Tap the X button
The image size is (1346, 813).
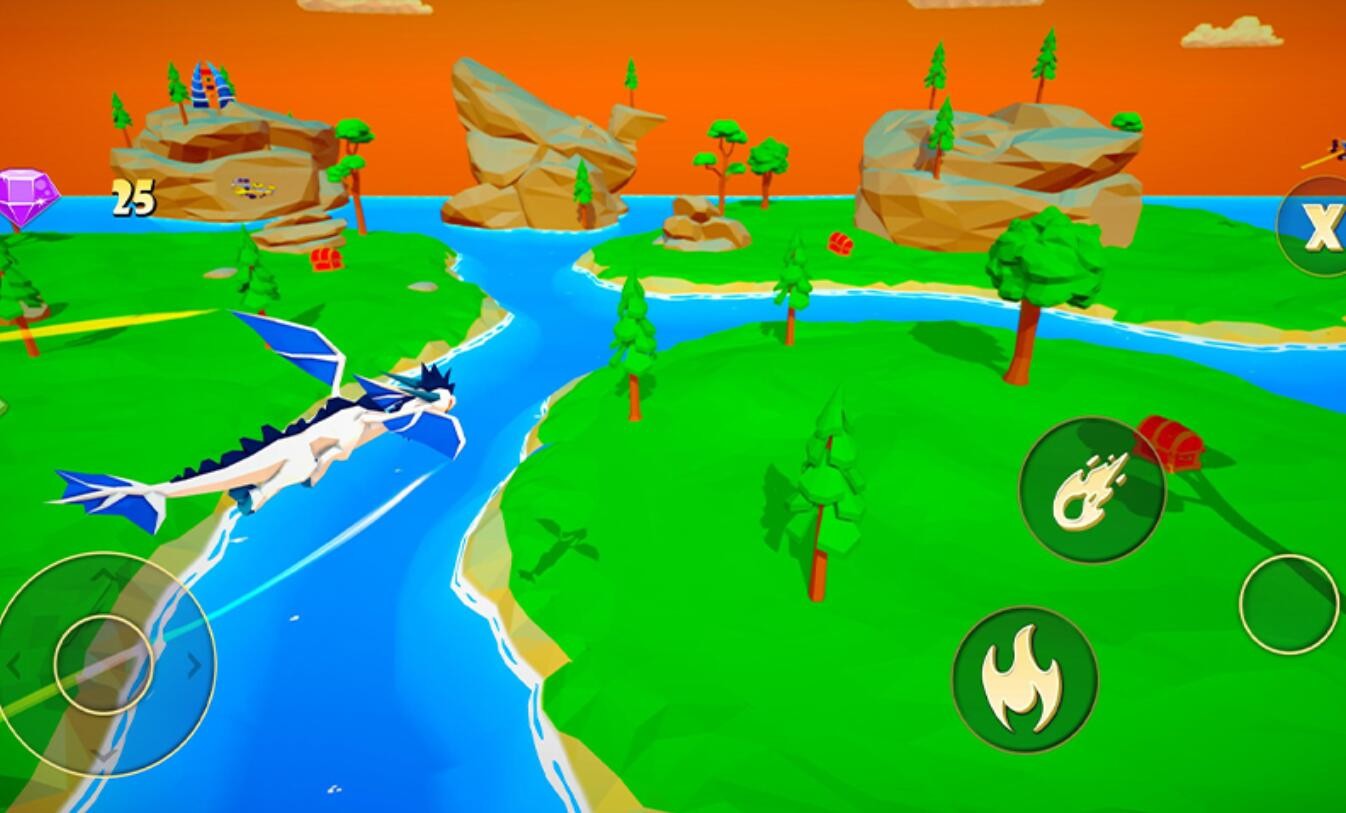point(1320,228)
